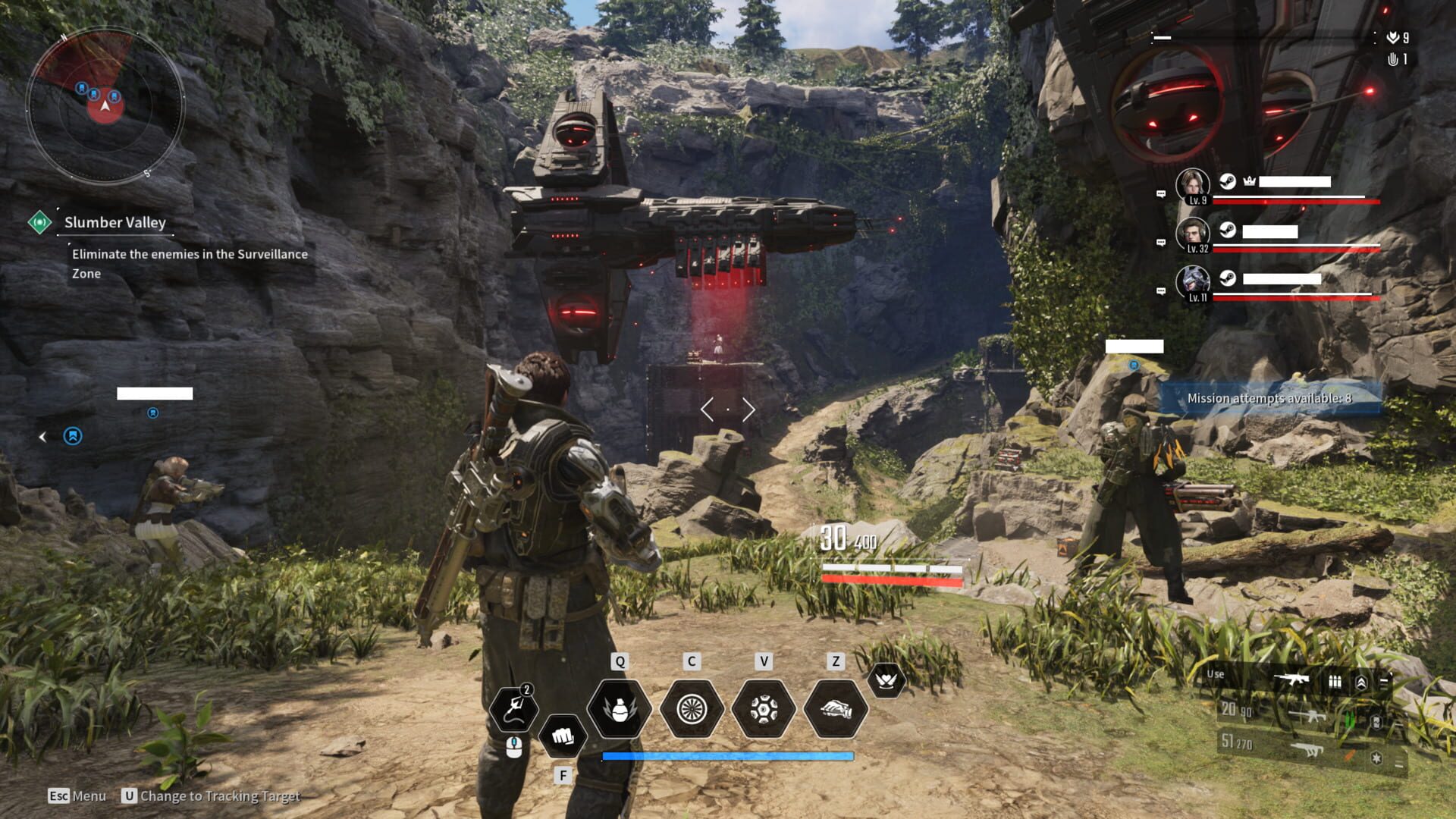Image resolution: width=1456 pixels, height=819 pixels.
Task: Click the Steam icon beside the Lv. 9 player
Action: pos(1227,180)
